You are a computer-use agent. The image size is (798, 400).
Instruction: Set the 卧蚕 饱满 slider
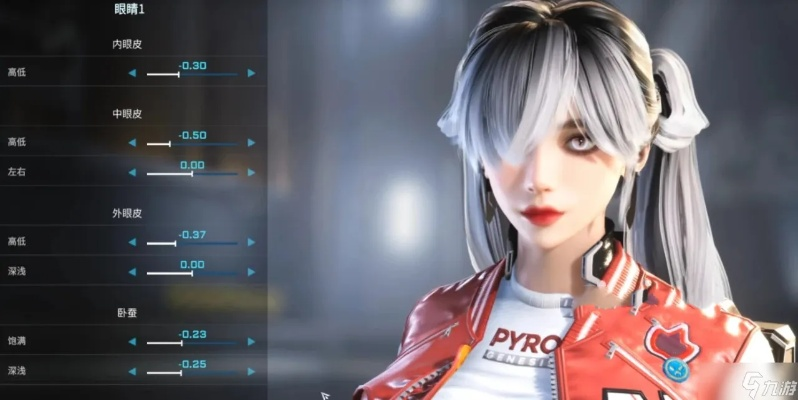tap(192, 343)
